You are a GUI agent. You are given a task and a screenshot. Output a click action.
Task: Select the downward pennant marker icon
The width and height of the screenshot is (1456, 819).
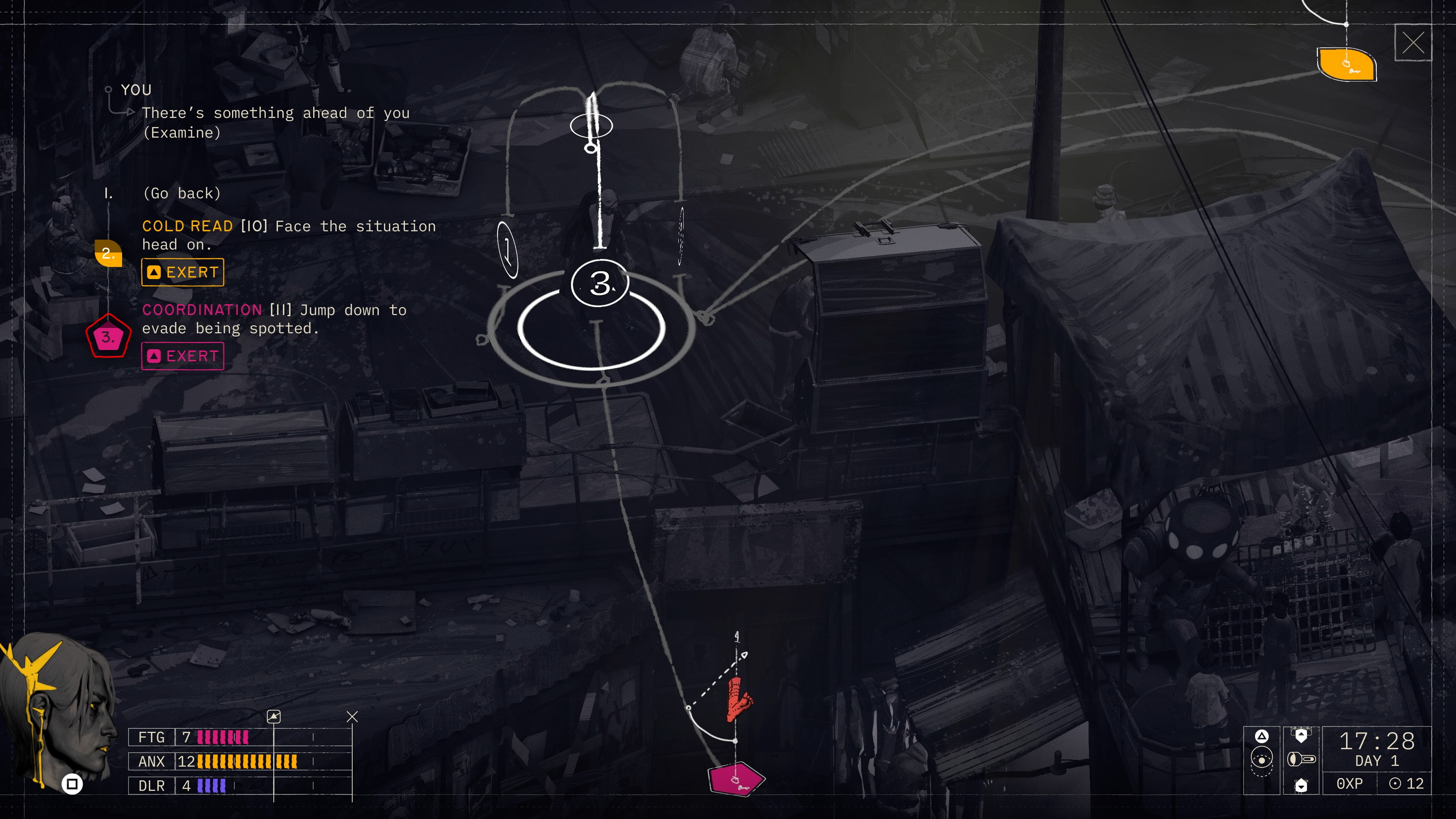1301,786
